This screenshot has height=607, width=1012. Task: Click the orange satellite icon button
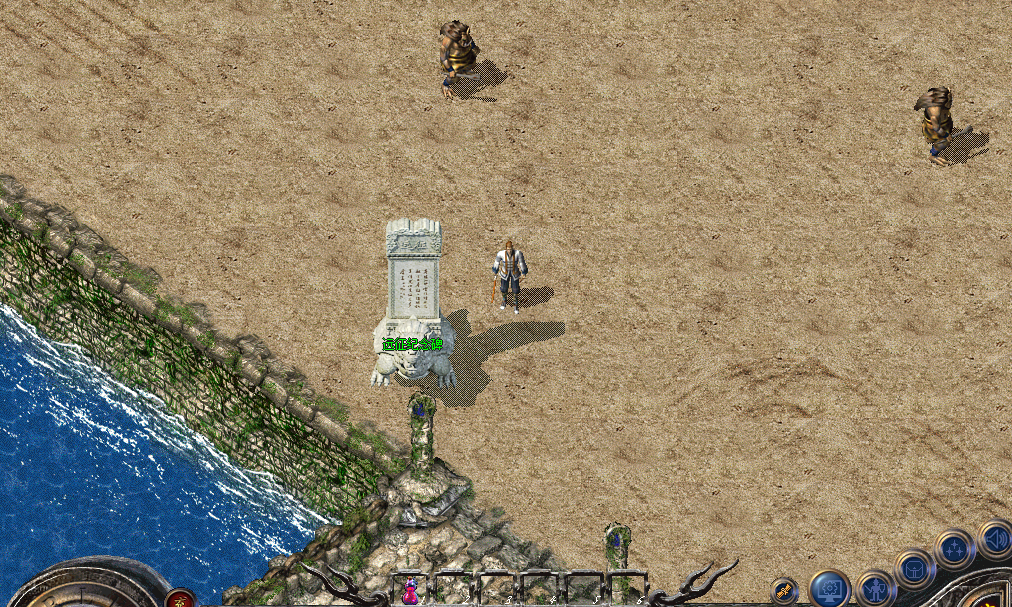(x=783, y=591)
